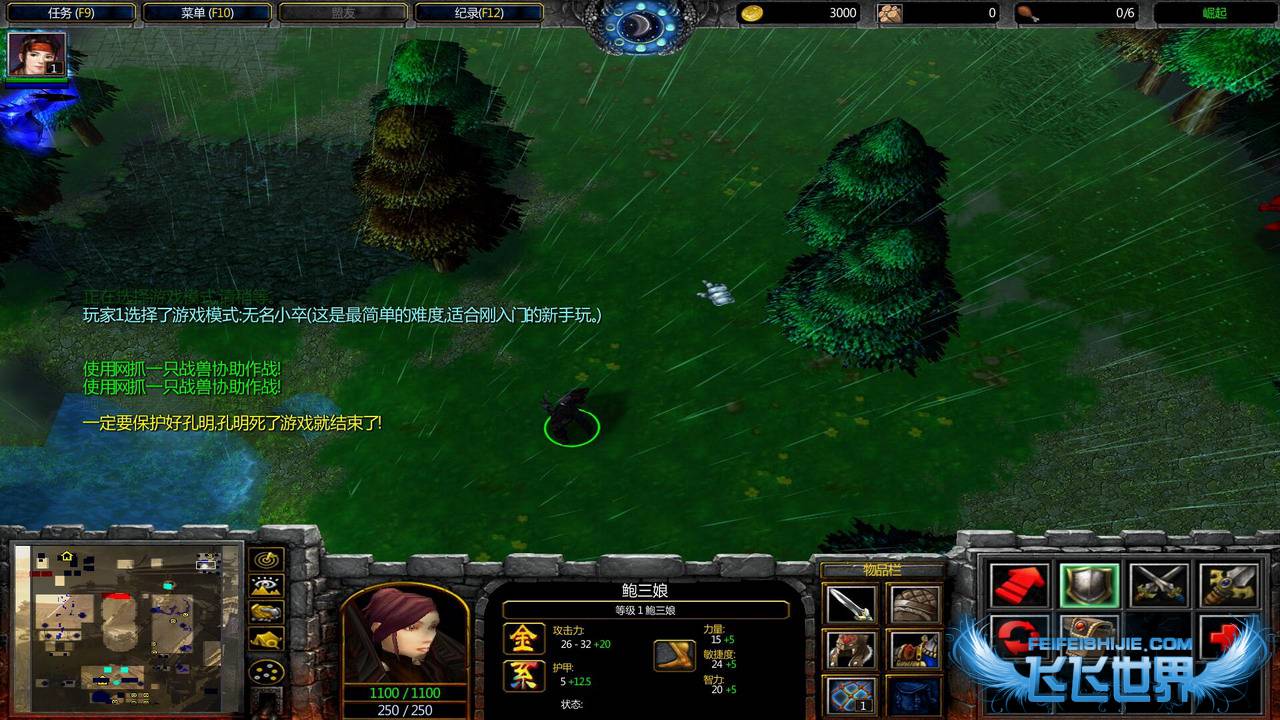Toggle the minimap terrain display button

(267, 586)
